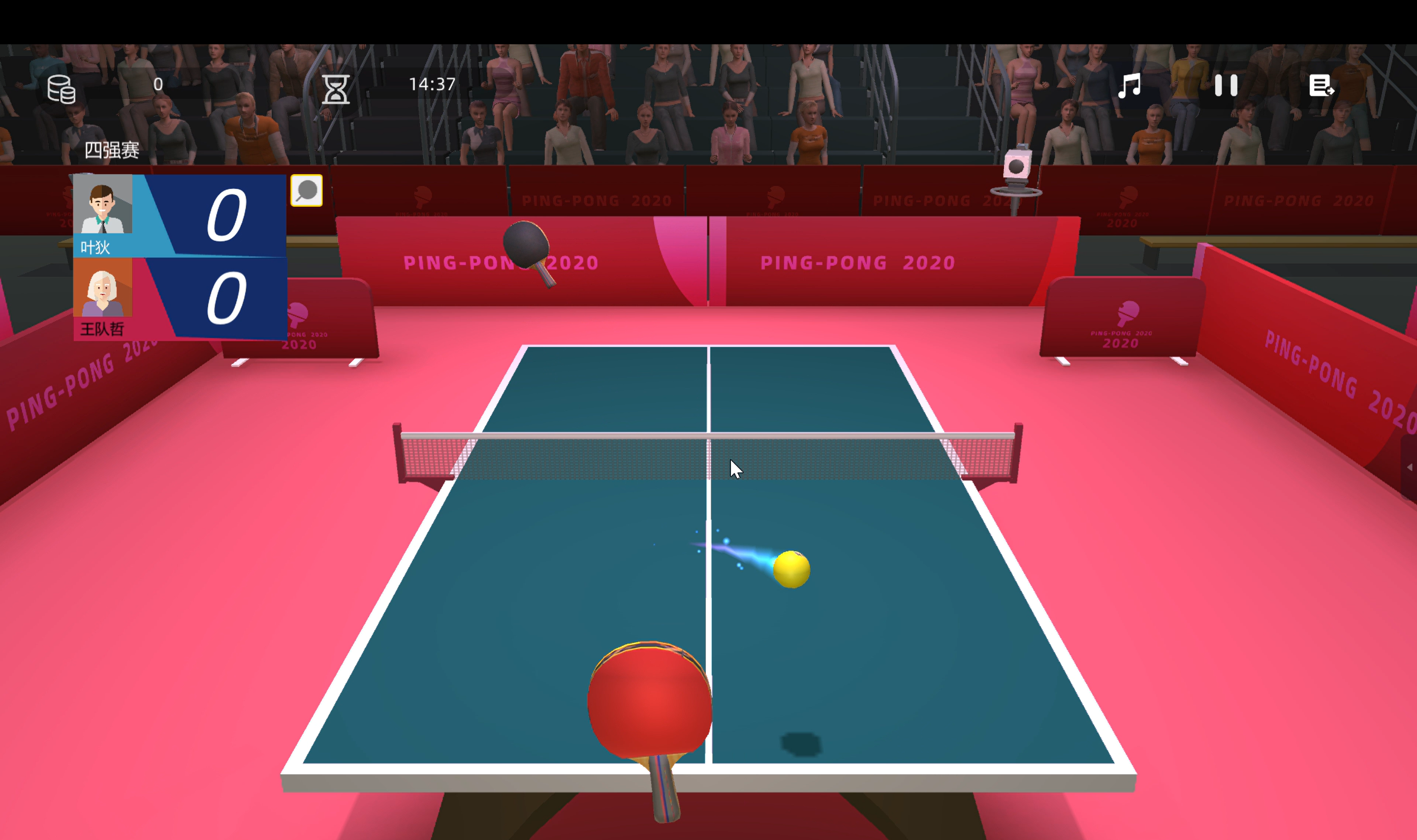The image size is (1417, 840).
Task: Expand the side panel arrow tab
Action: click(1409, 467)
